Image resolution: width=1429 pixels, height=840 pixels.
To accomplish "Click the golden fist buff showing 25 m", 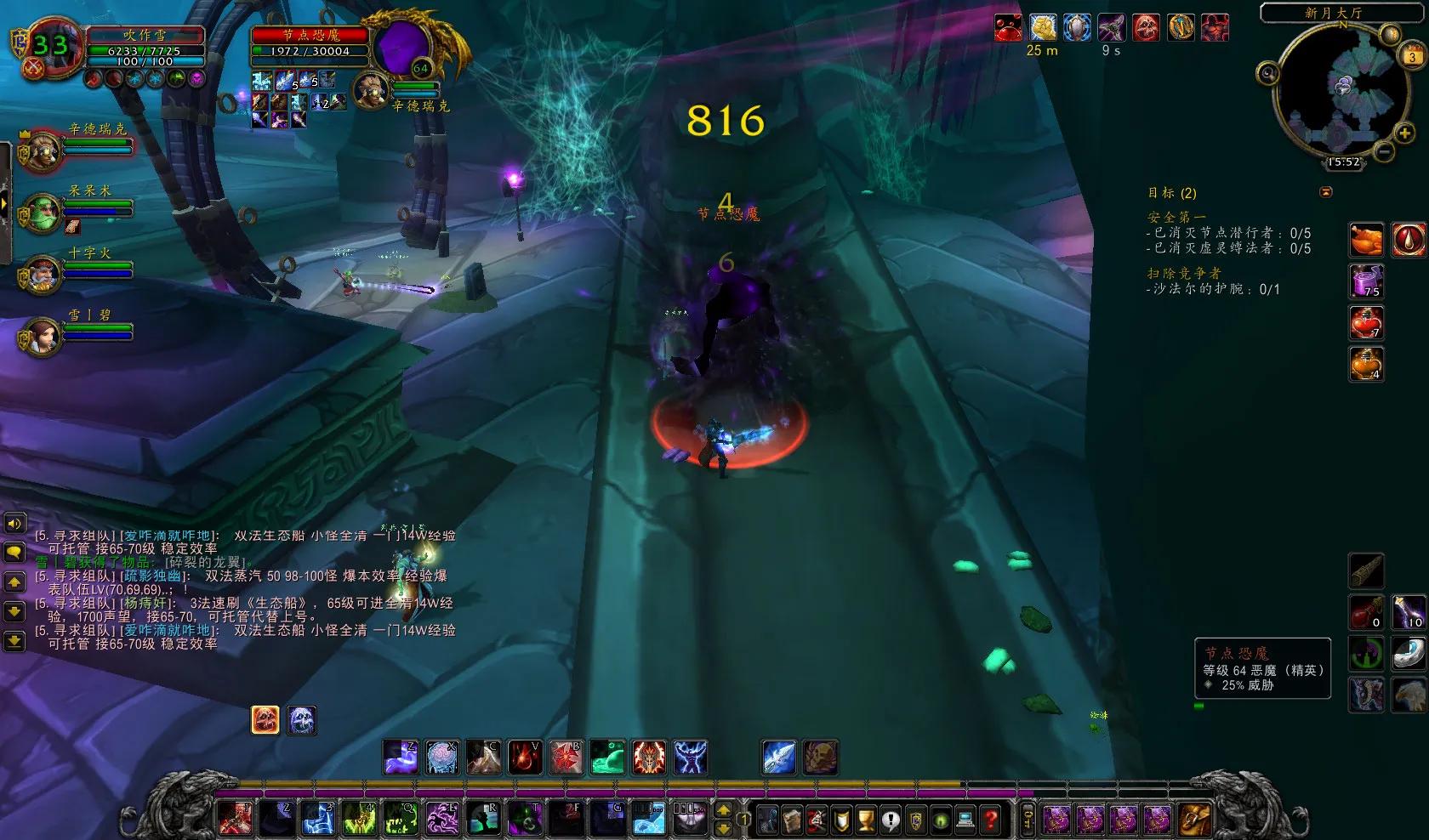I will 1041,27.
